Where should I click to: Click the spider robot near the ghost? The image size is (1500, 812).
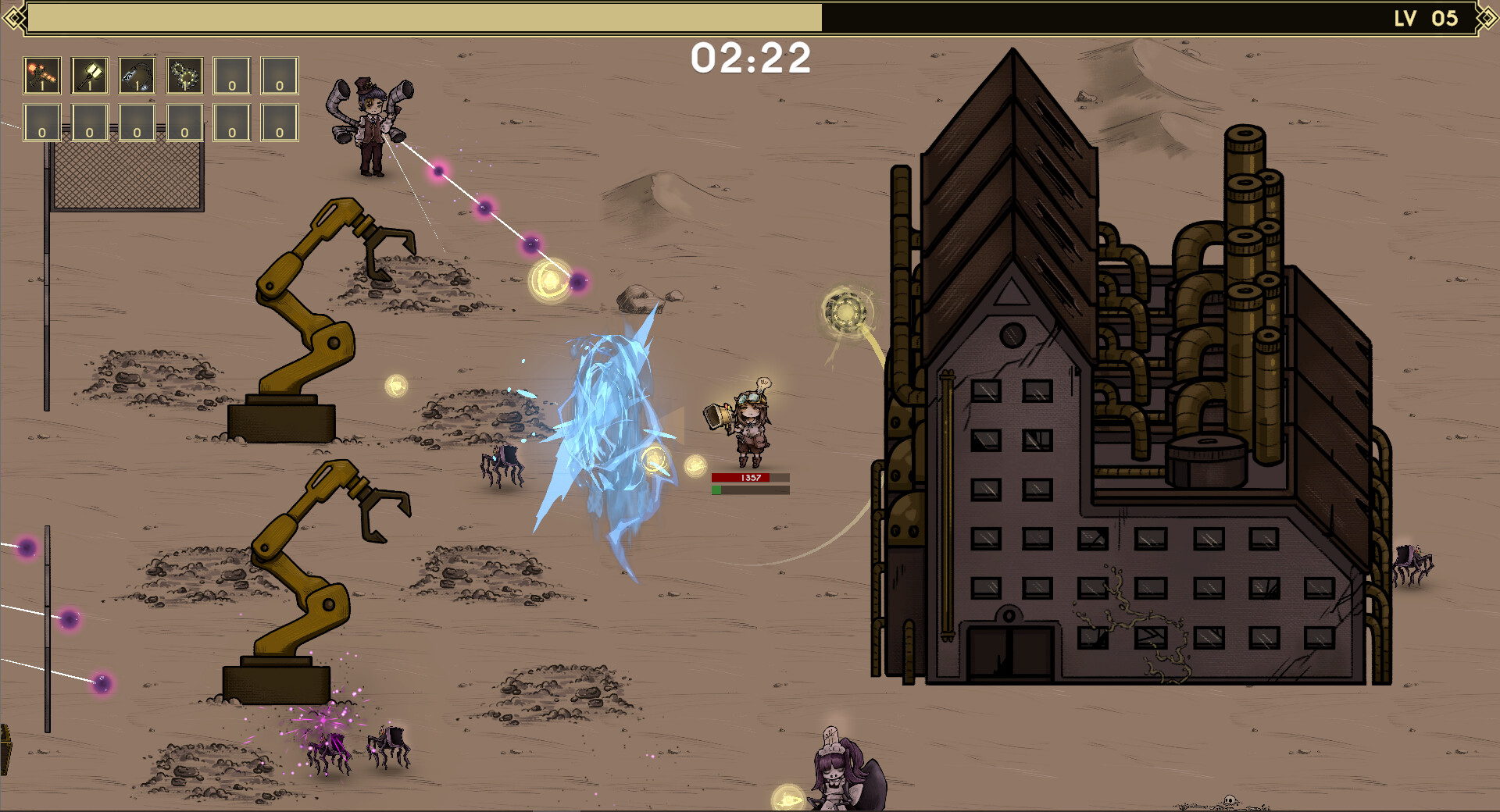click(x=504, y=465)
